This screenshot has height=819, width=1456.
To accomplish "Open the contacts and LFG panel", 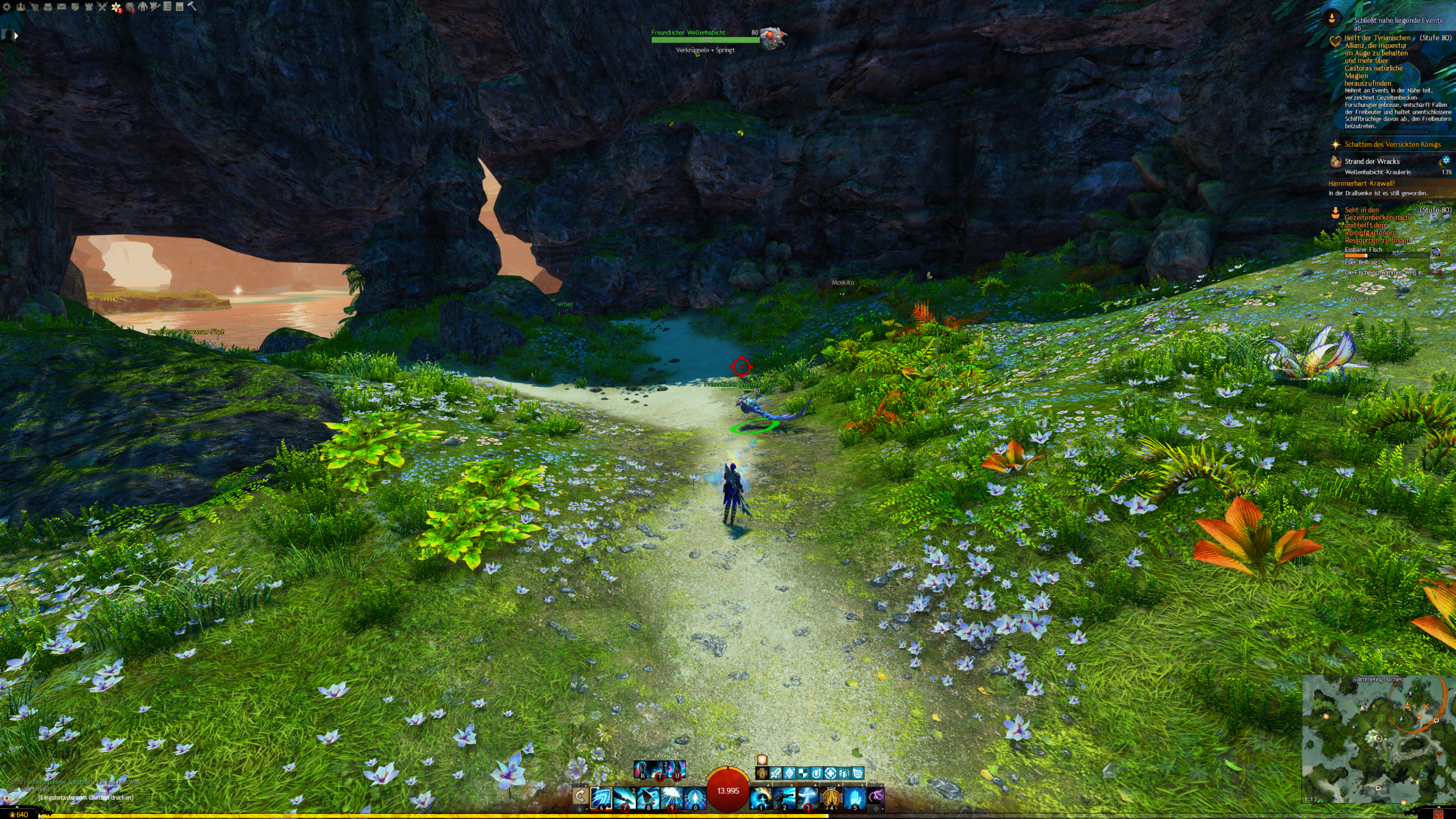I will (x=21, y=7).
